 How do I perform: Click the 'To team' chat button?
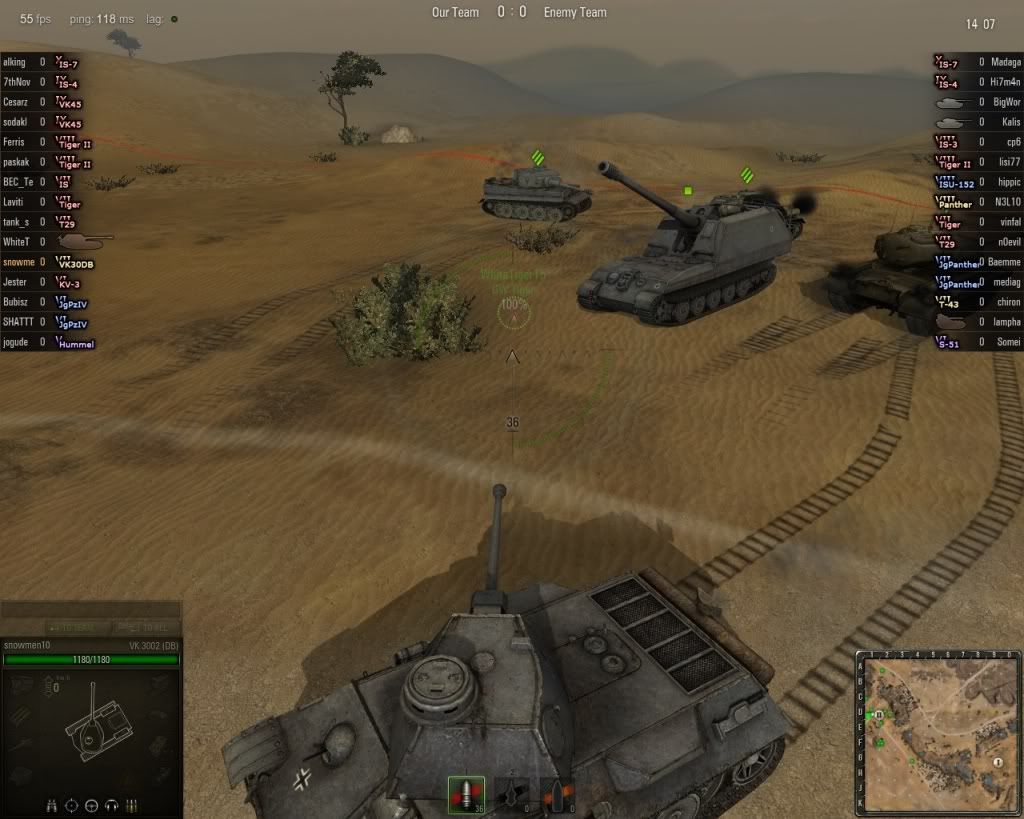71,626
